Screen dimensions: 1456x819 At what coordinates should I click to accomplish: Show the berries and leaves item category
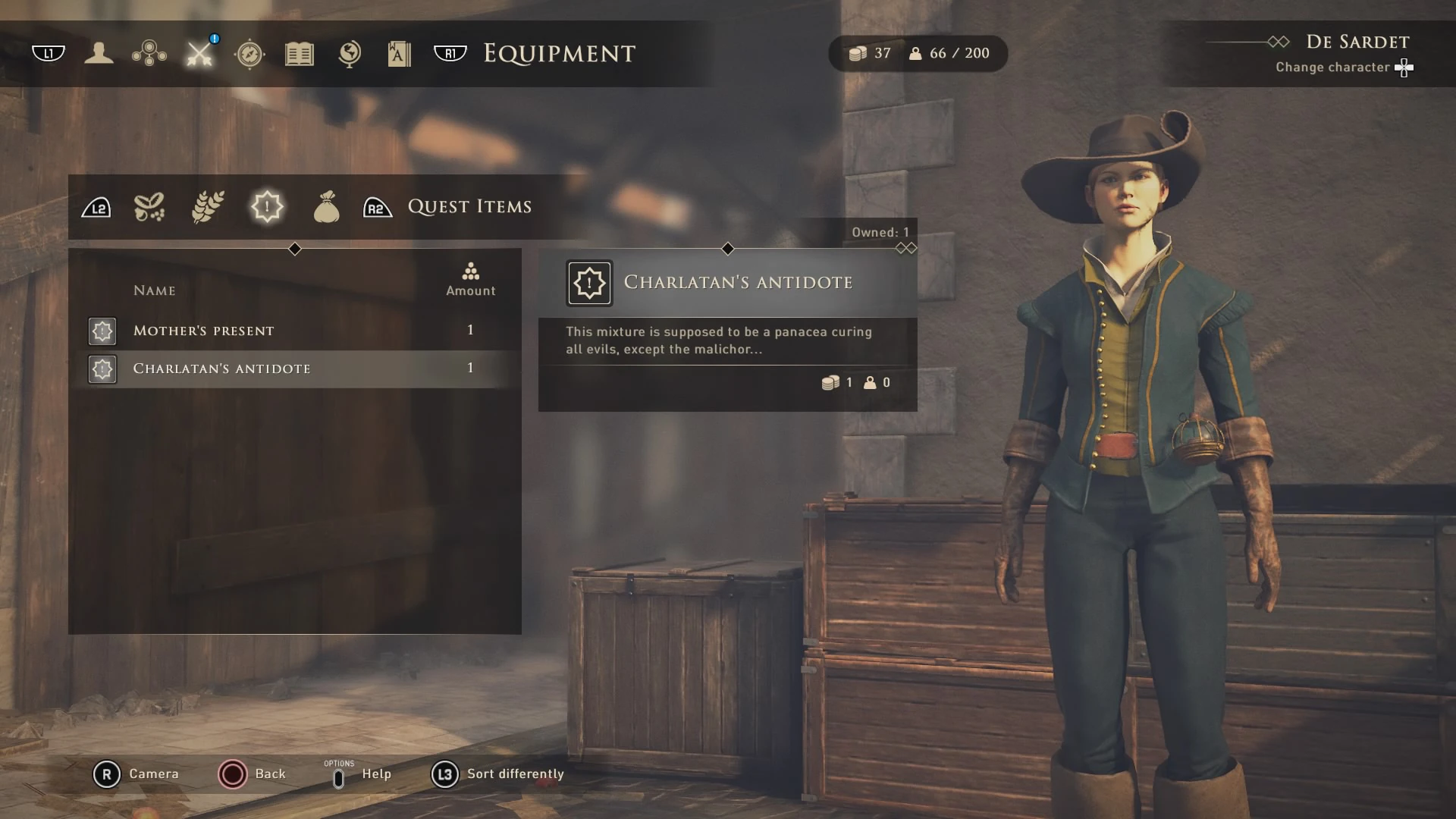[x=149, y=206]
